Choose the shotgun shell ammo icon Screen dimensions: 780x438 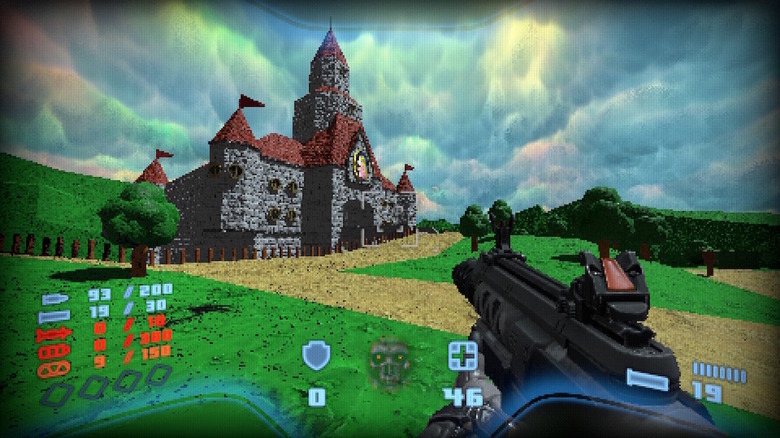pos(54,315)
